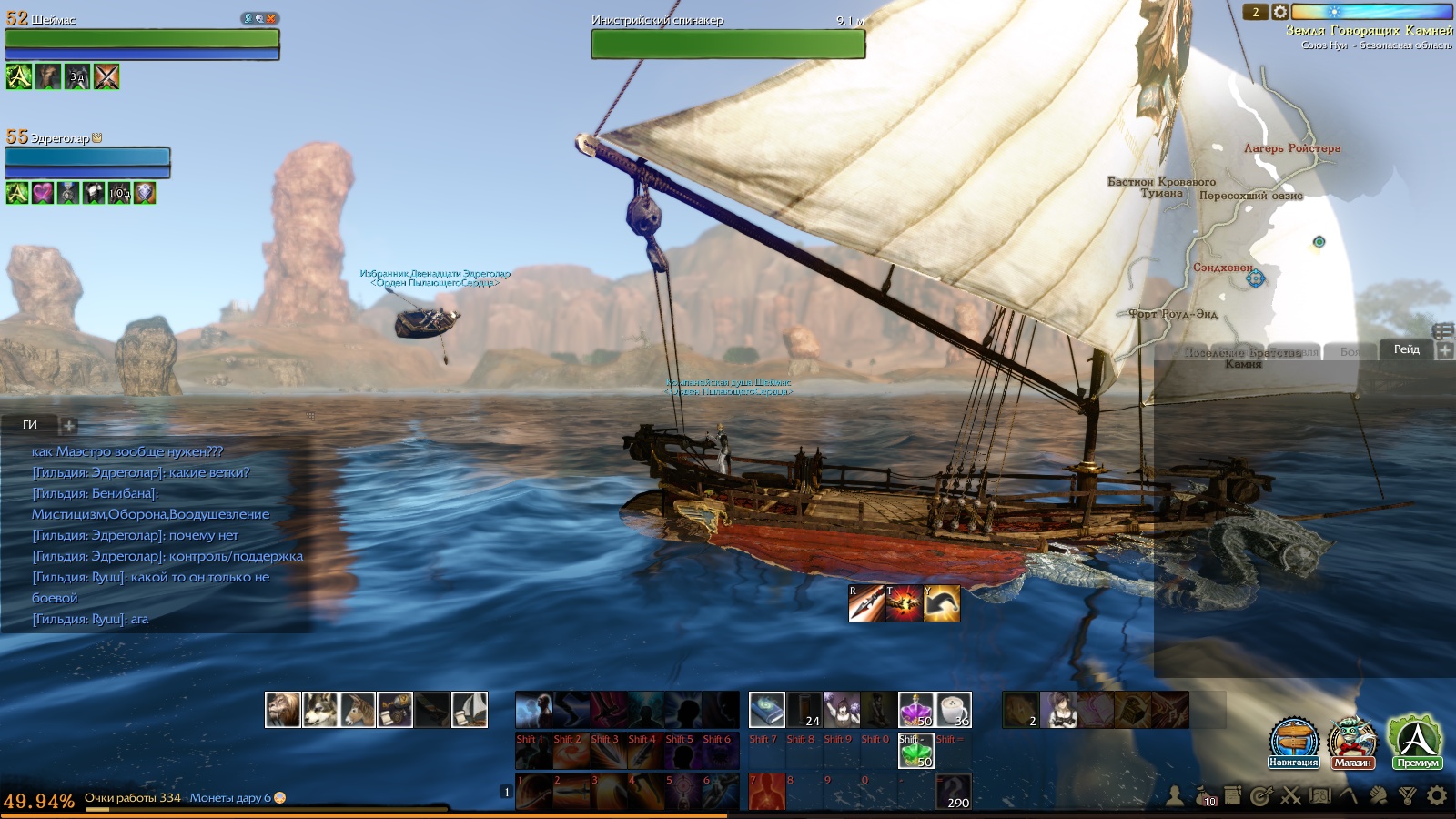Viewport: 1456px width, 819px height.
Task: Open map settings gear near the minimap
Action: tap(1279, 12)
